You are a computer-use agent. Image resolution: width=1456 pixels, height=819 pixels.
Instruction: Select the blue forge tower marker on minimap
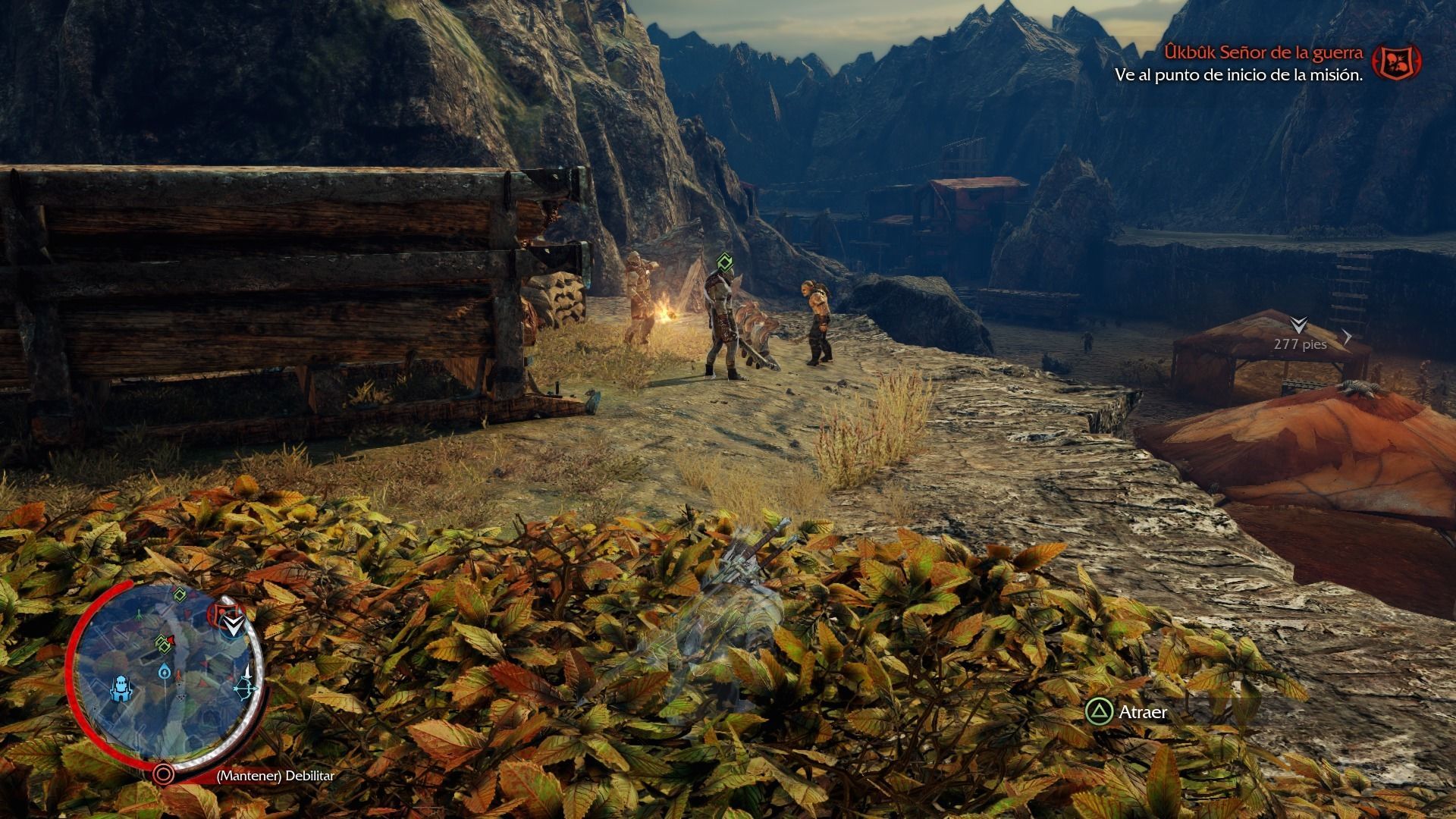(121, 689)
